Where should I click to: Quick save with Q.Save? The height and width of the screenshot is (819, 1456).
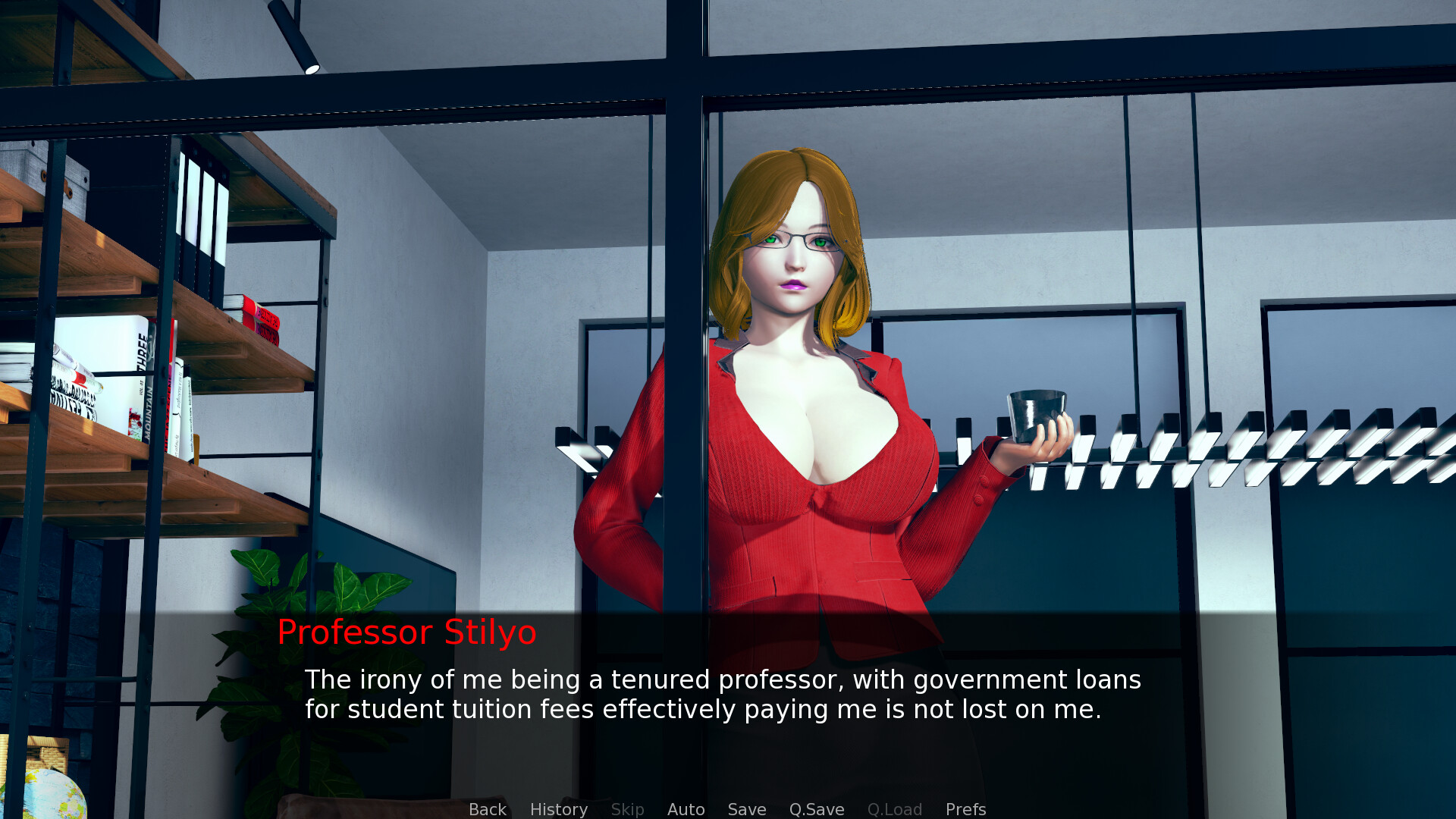(816, 809)
